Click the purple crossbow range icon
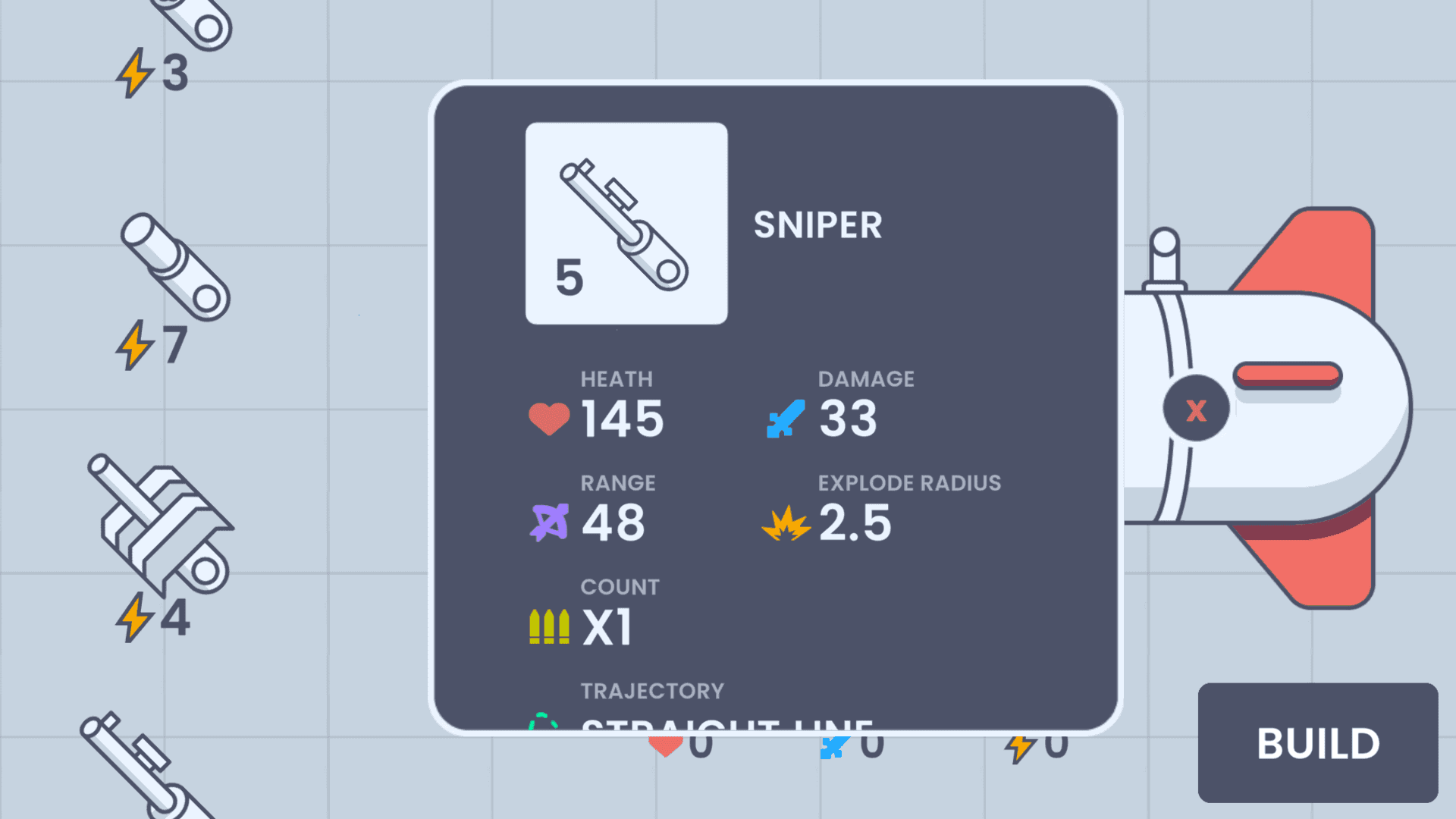Screen dimensions: 1456x819 551,522
